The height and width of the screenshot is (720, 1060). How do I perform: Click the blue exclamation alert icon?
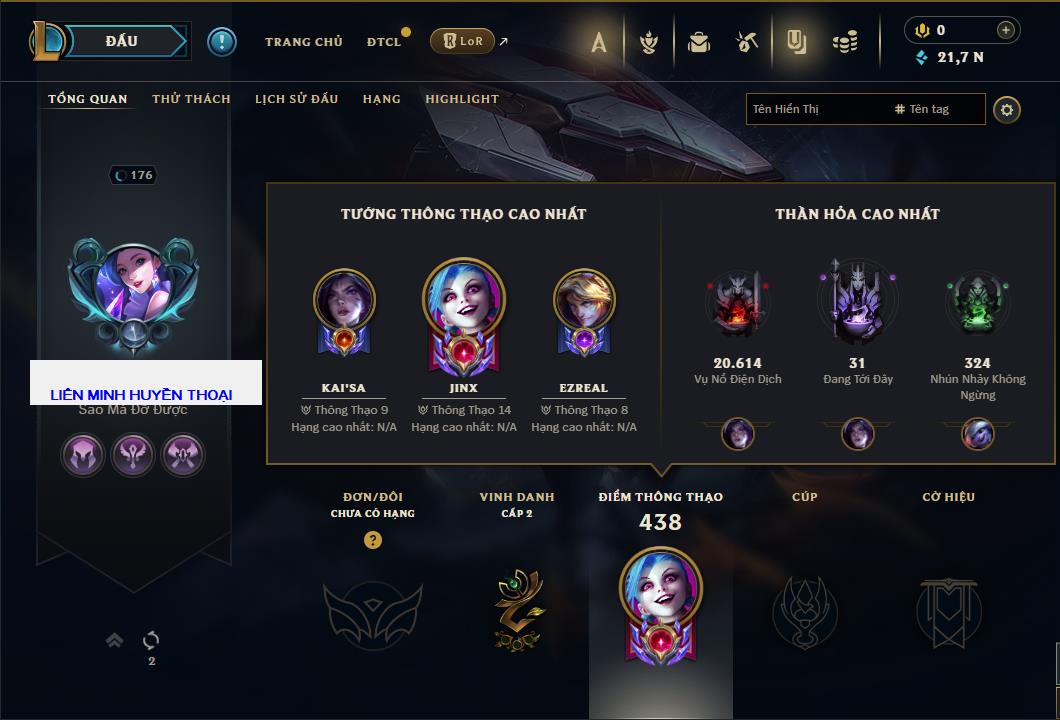click(x=222, y=41)
